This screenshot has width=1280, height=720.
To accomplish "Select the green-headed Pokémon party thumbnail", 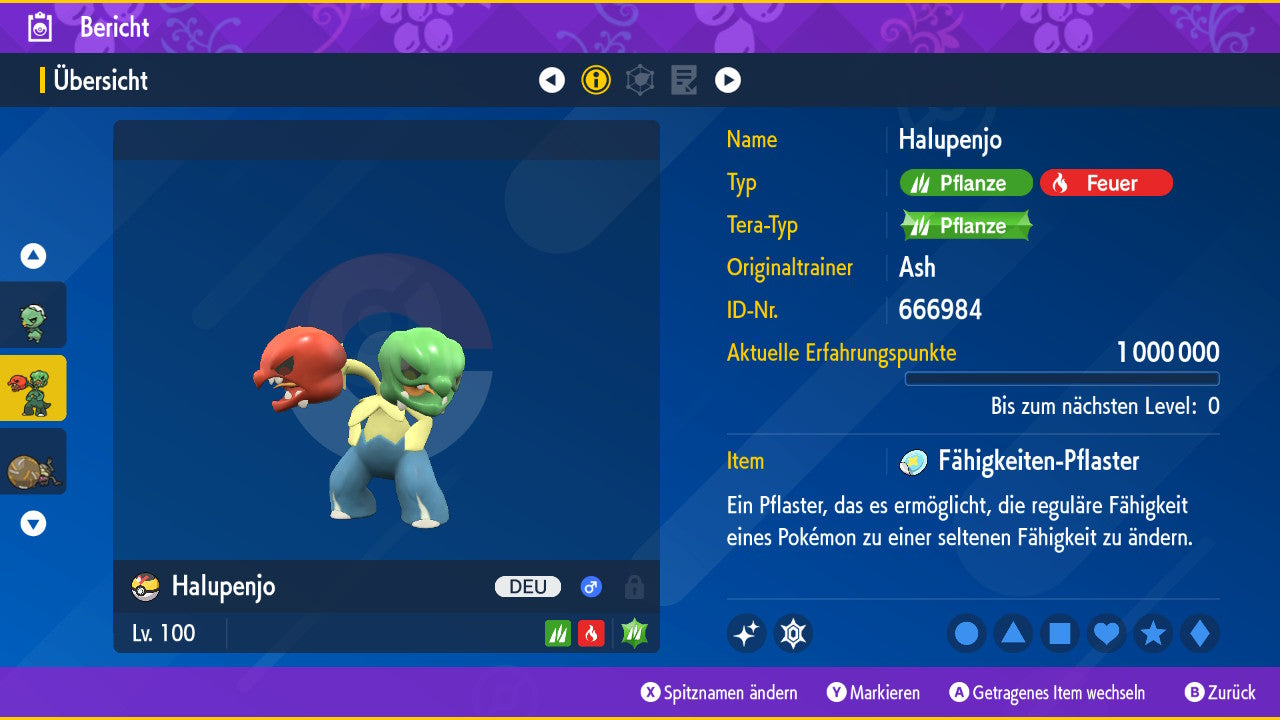I will (33, 315).
